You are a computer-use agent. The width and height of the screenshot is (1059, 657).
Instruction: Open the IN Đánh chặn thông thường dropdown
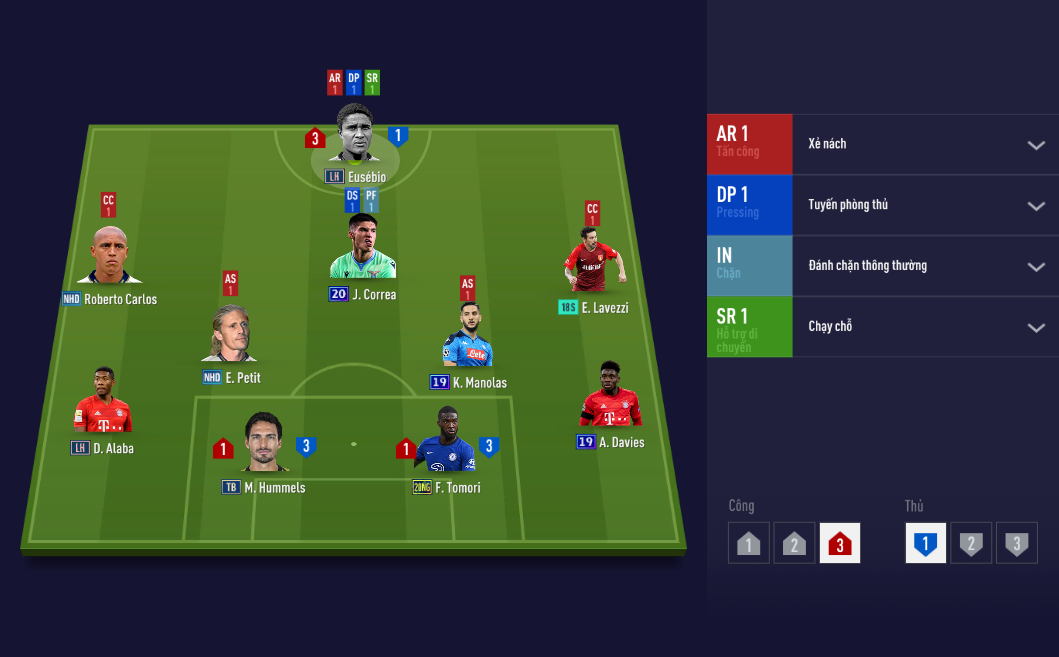click(x=1035, y=267)
